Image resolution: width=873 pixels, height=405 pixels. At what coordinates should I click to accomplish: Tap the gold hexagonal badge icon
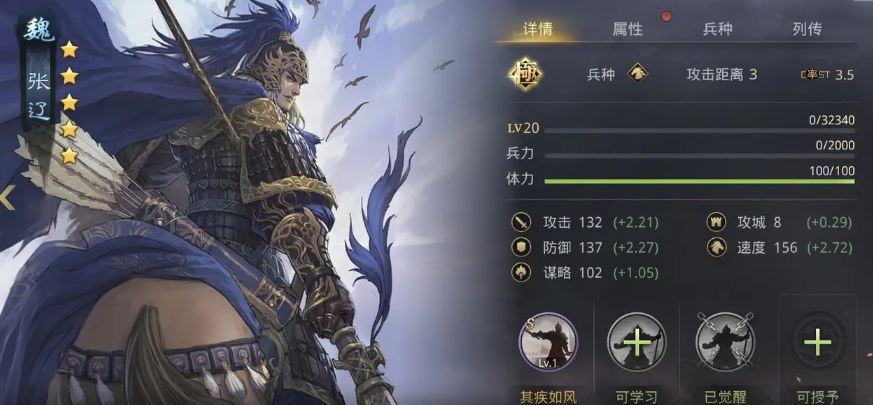click(523, 74)
